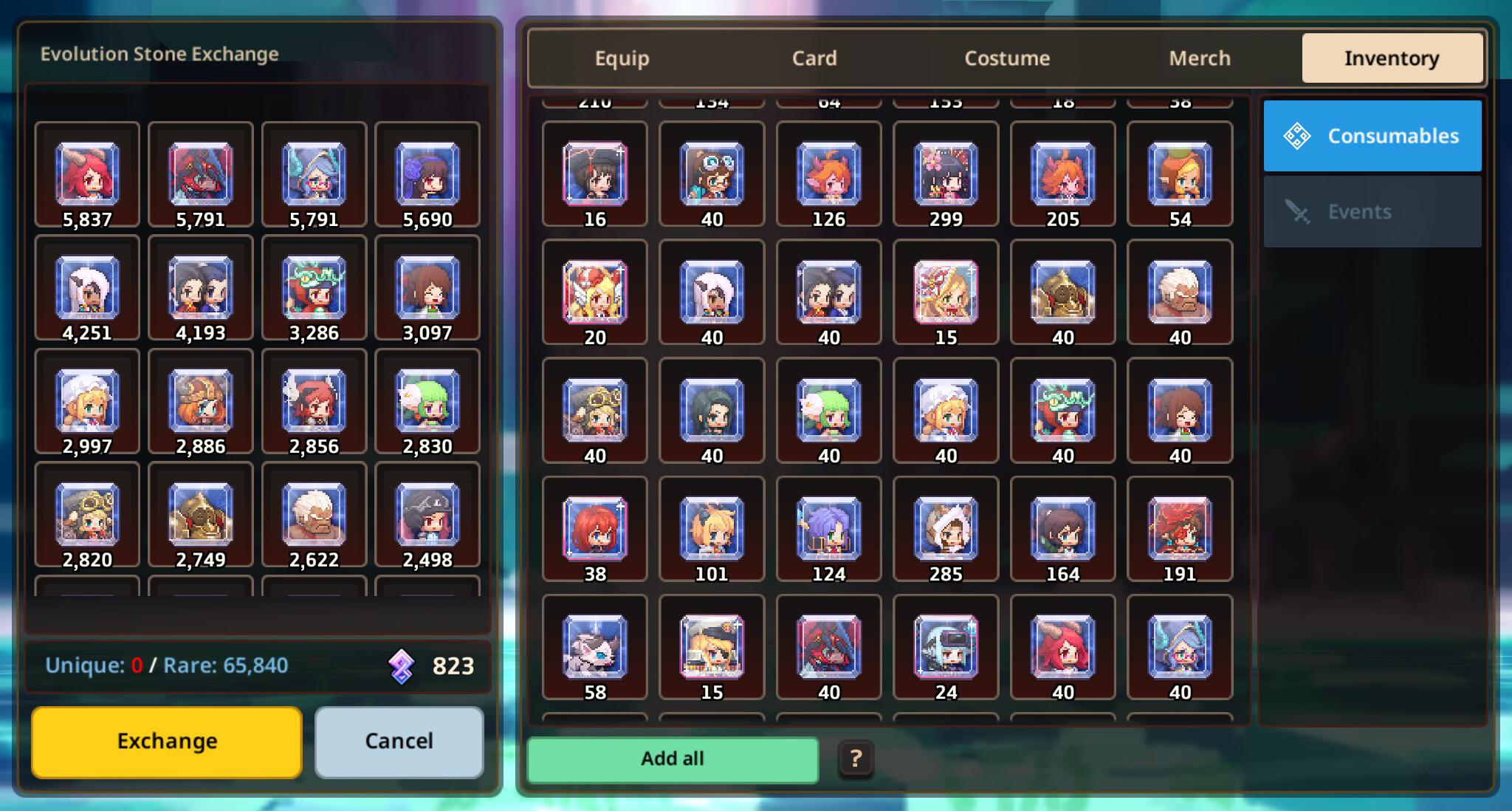Open the Card tab
Screen dimensions: 1512x811
click(x=814, y=58)
